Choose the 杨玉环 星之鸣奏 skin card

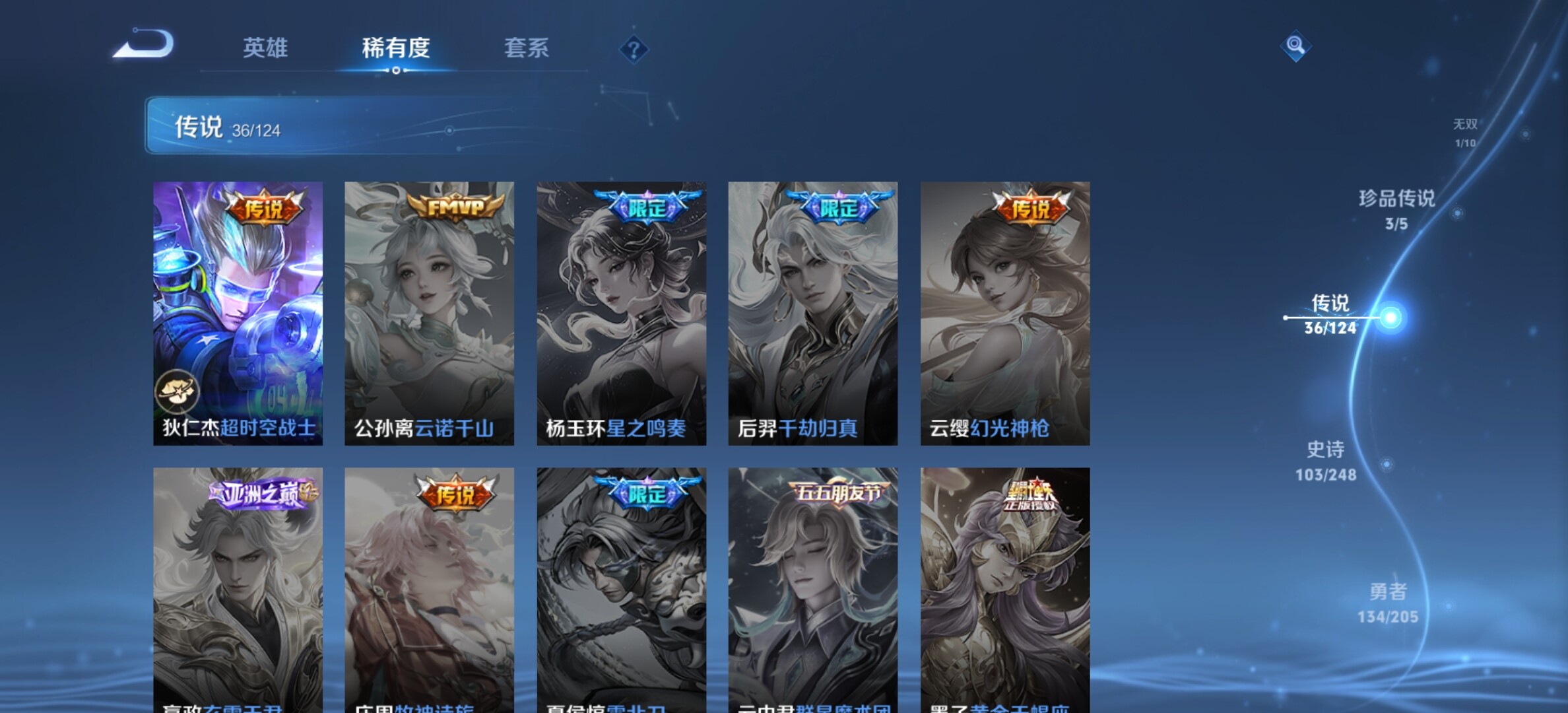pos(621,313)
